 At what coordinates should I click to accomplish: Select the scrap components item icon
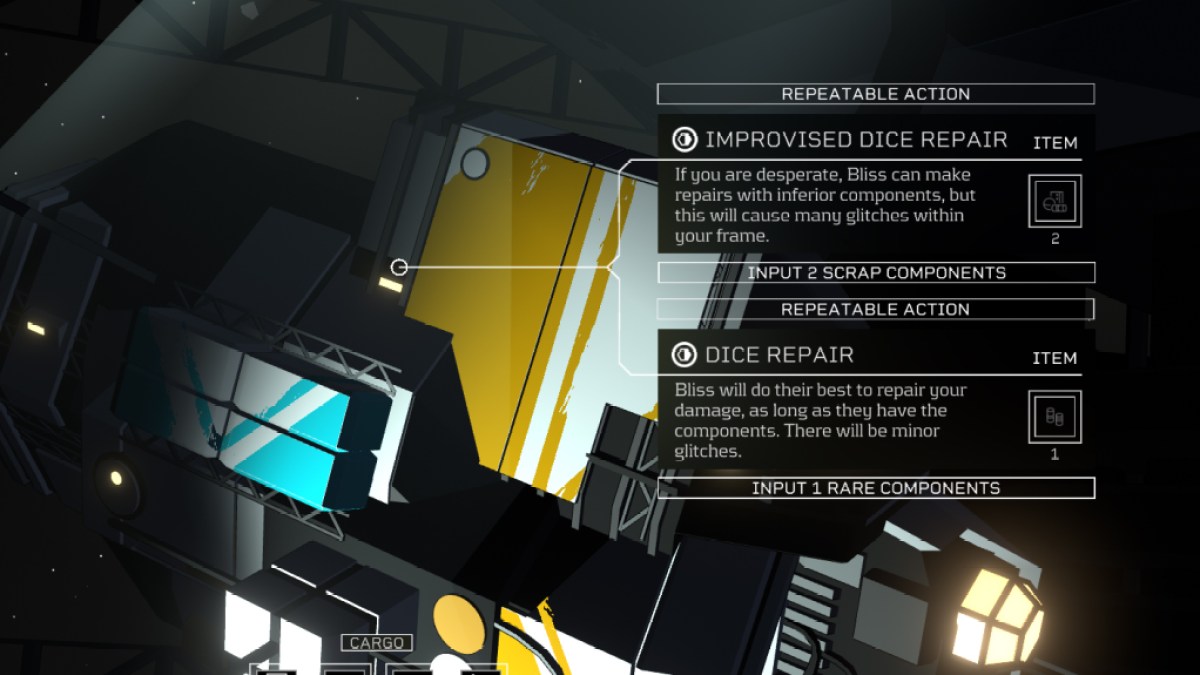pyautogui.click(x=1055, y=201)
